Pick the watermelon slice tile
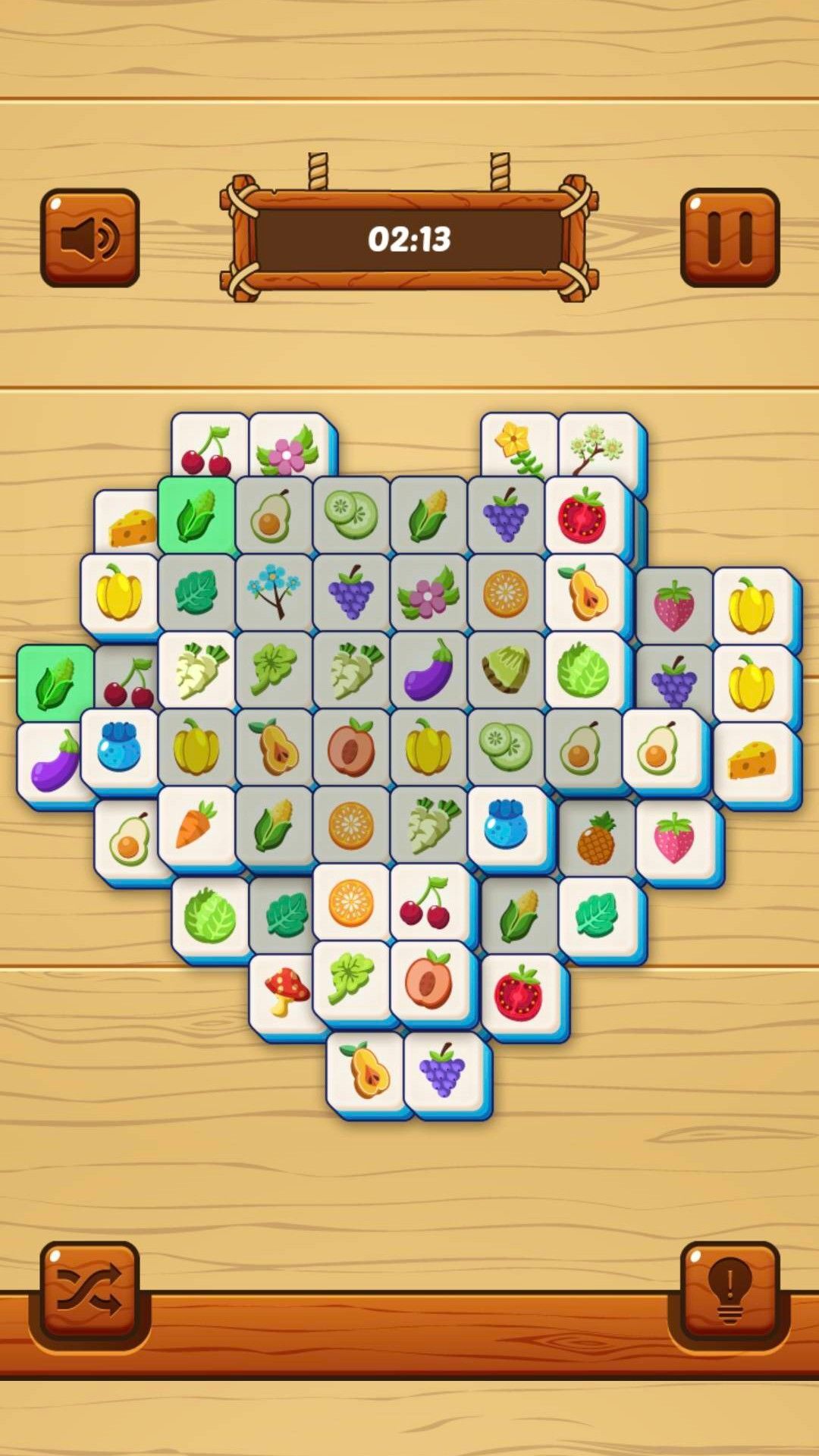 pyautogui.click(x=506, y=669)
